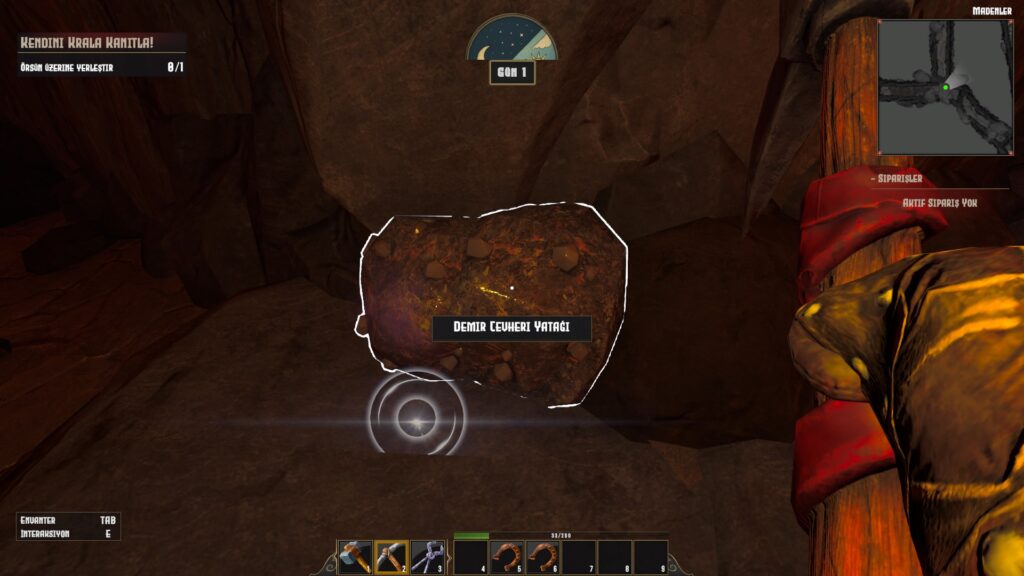Select the hammer in hotbar slot 1
1024x576 pixels.
(354, 557)
